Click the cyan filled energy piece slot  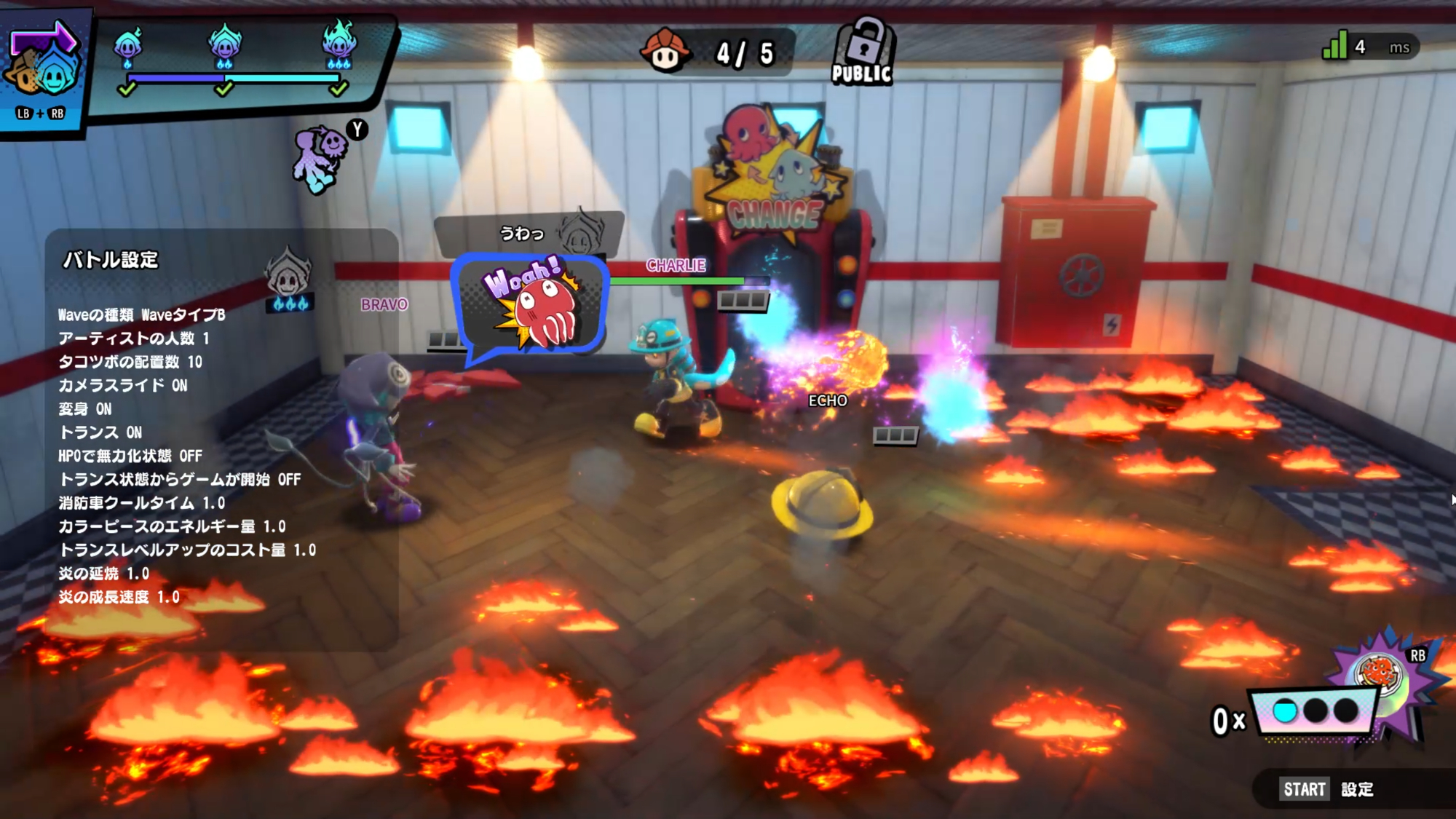pos(1285,711)
